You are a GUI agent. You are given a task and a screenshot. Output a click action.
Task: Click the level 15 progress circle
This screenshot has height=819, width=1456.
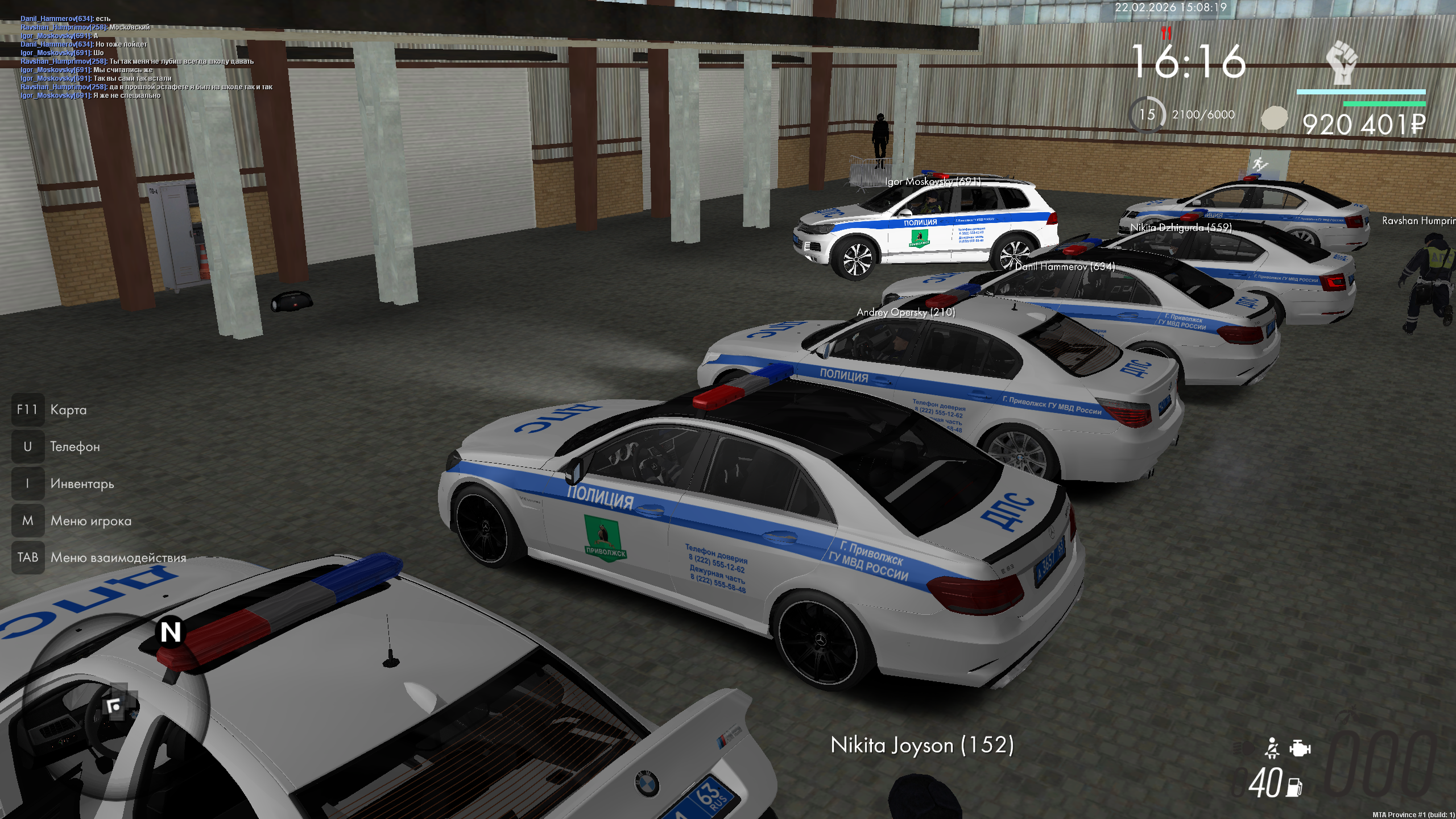pyautogui.click(x=1147, y=115)
